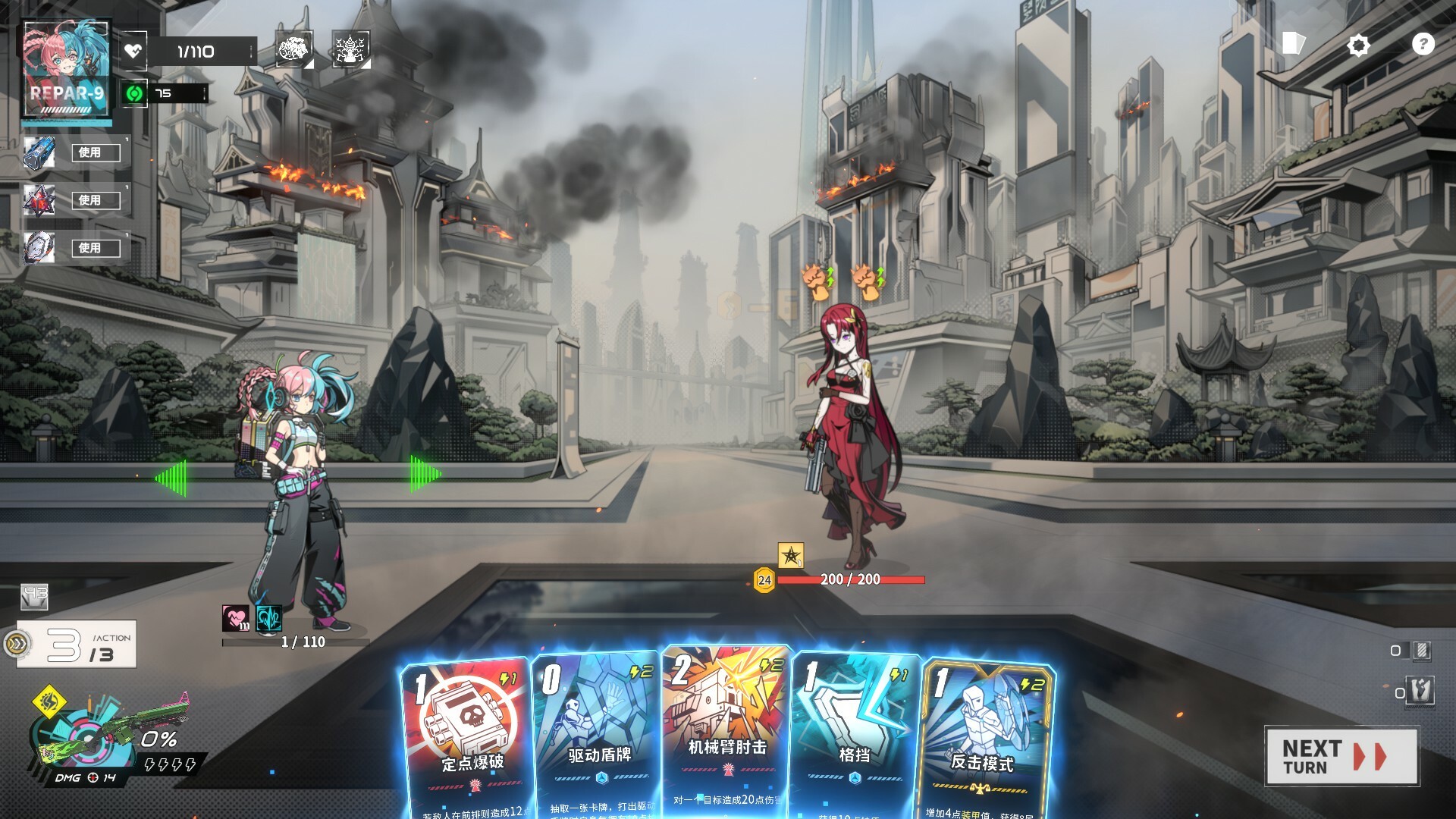Open the help question mark
This screenshot has width=1456, height=819.
(x=1423, y=44)
